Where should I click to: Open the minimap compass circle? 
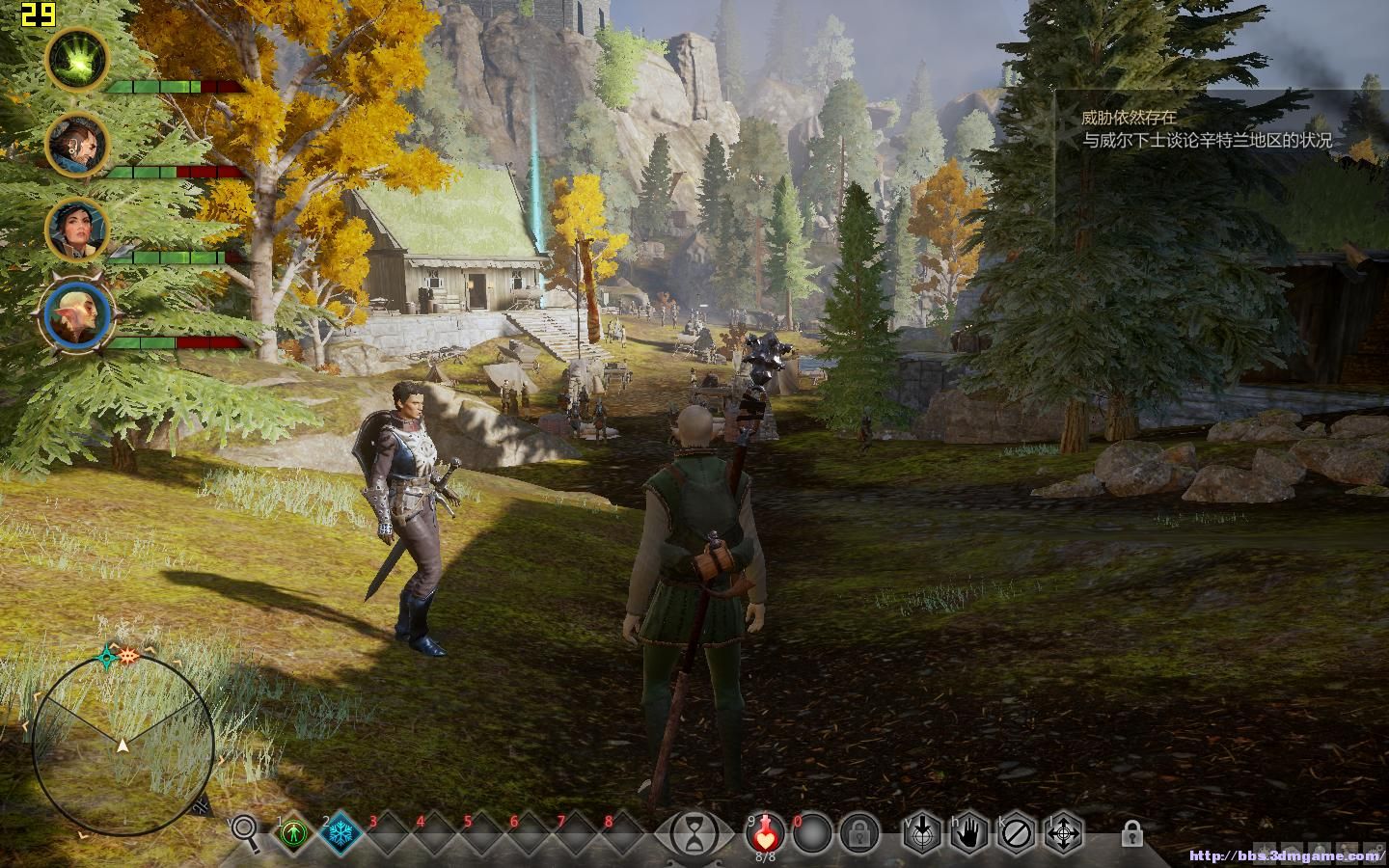(123, 745)
